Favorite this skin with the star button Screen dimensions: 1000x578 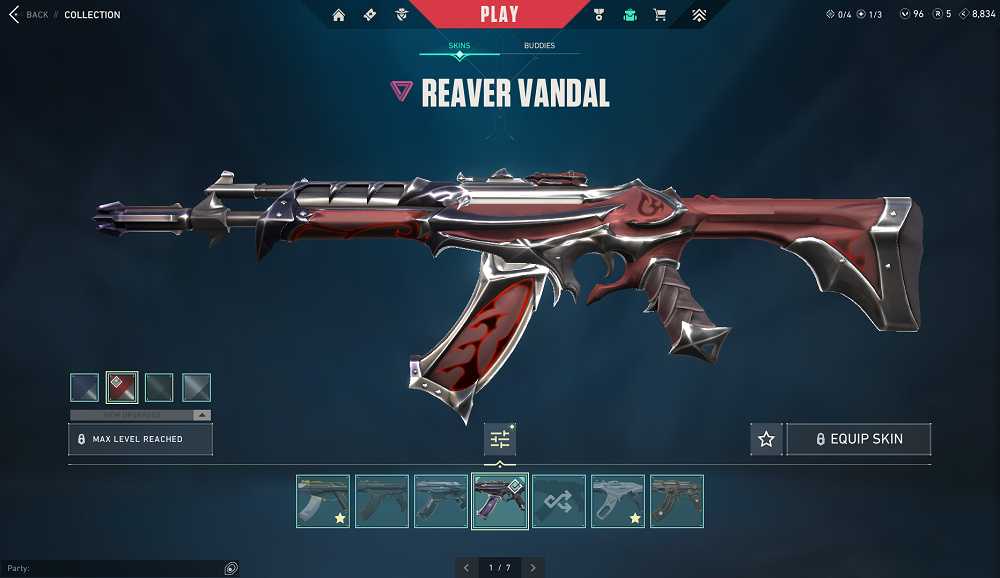coord(766,439)
